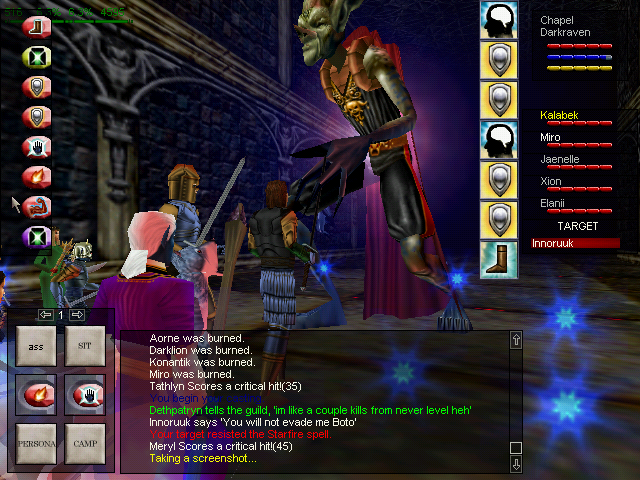Select group member Xion
The image size is (640, 480).
click(551, 181)
